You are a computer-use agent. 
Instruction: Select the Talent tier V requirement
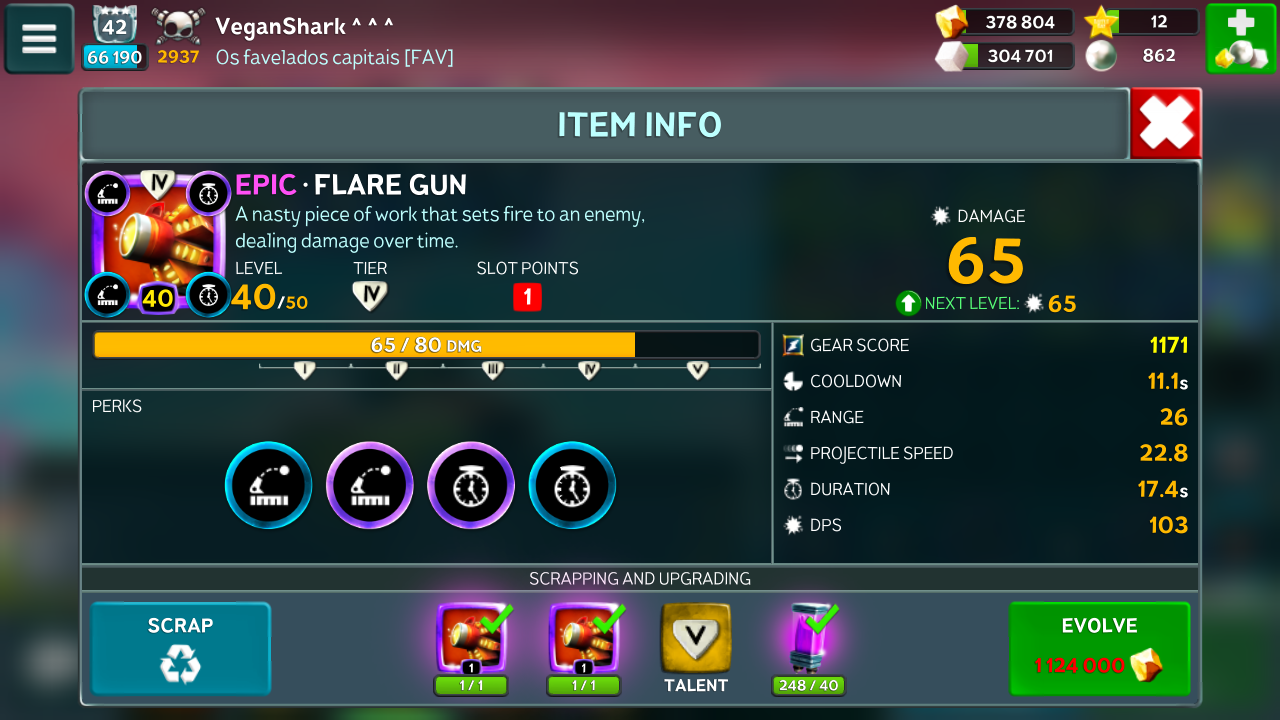[695, 640]
